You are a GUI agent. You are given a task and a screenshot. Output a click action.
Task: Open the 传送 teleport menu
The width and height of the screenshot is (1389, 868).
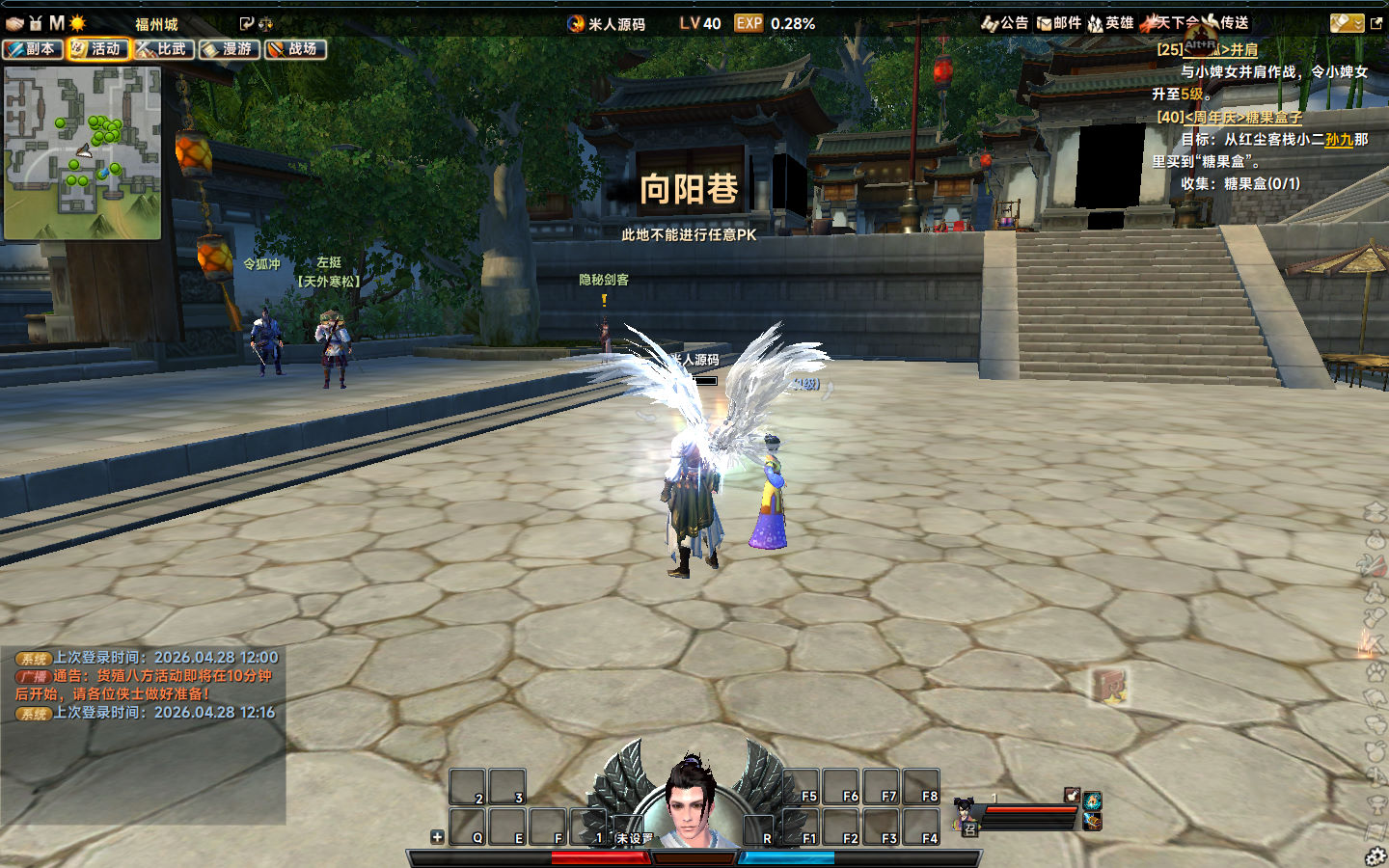[x=1225, y=23]
